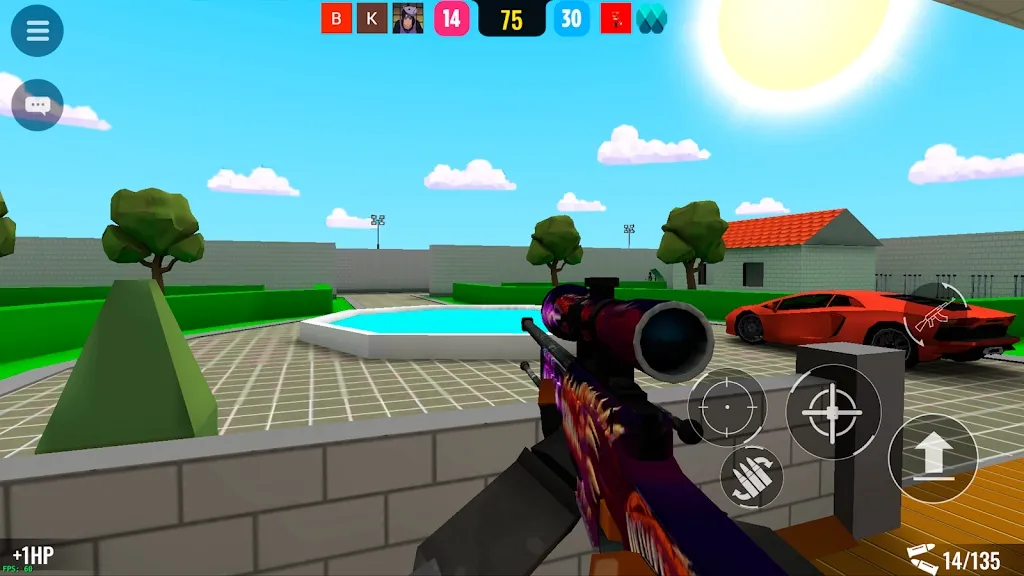Select the player avatar marked K
This screenshot has height=576, width=1024.
click(372, 18)
